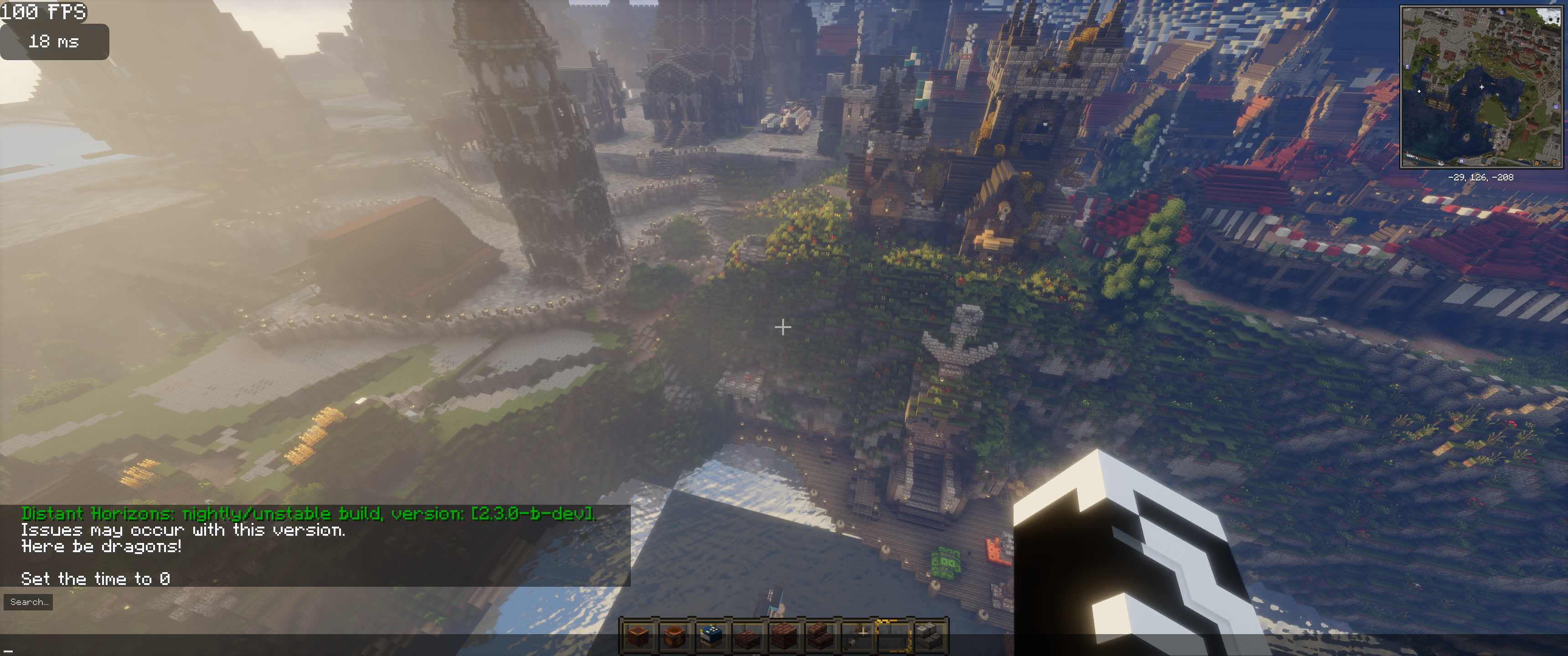The height and width of the screenshot is (656, 1568).
Task: Choose the dark wood planks block slot
Action: (784, 636)
